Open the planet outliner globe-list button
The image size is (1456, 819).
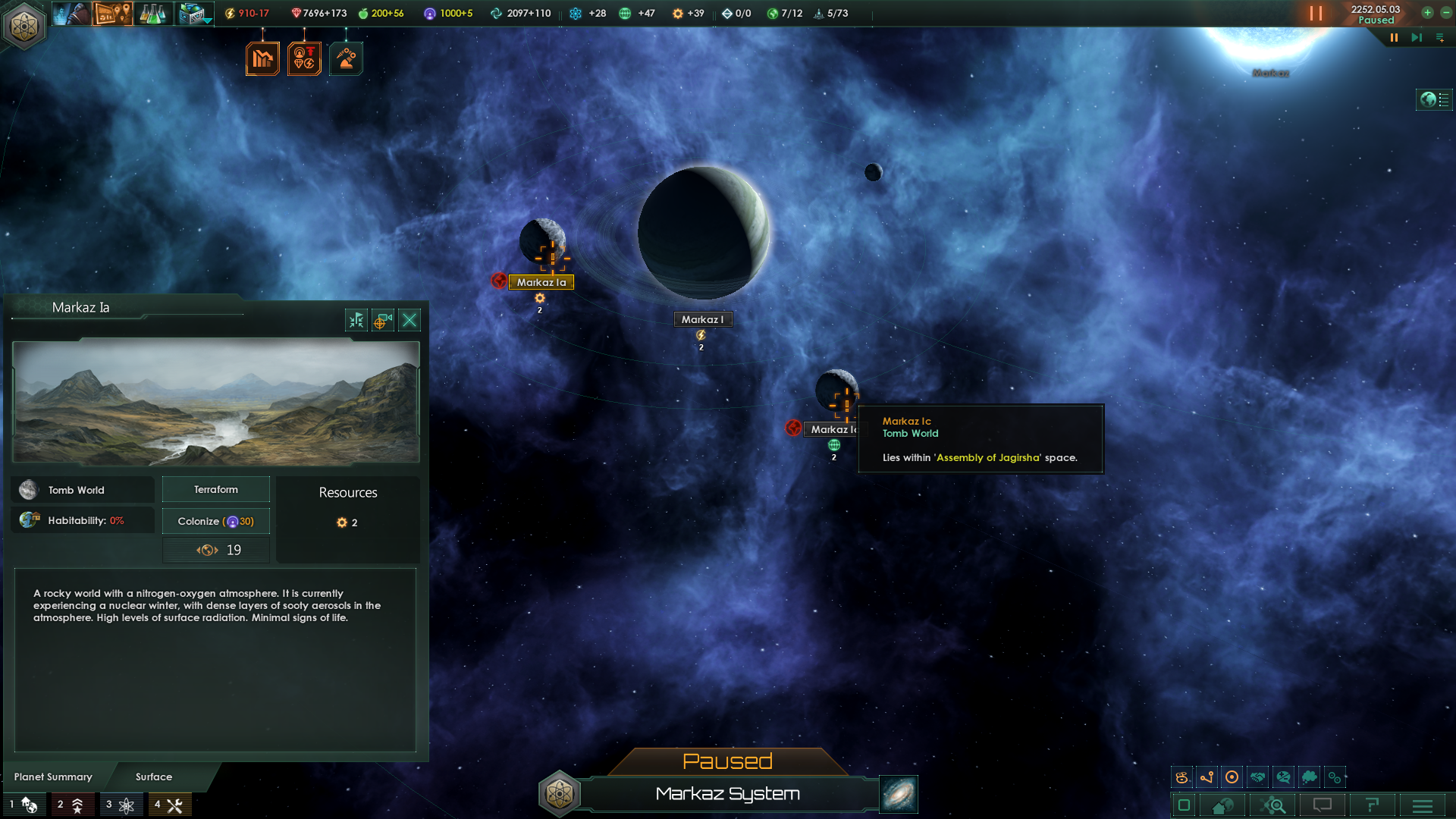[1434, 99]
